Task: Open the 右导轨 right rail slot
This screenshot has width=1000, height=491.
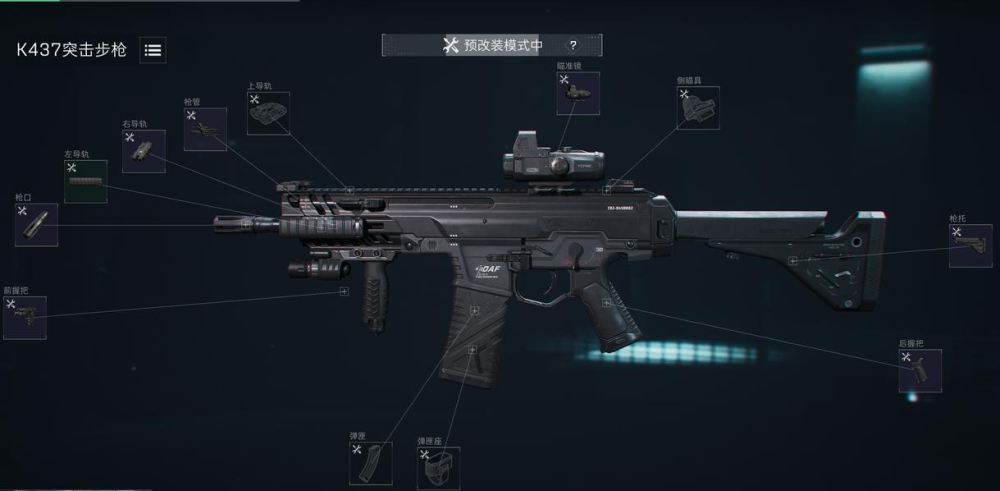Action: coord(144,151)
